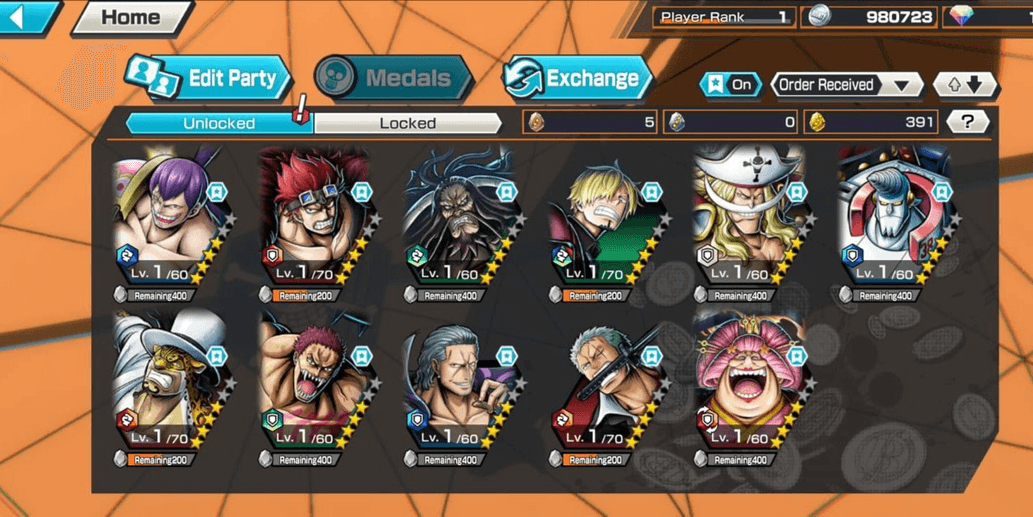Switch to the Unlocked characters tab
The width and height of the screenshot is (1033, 517).
[x=219, y=123]
